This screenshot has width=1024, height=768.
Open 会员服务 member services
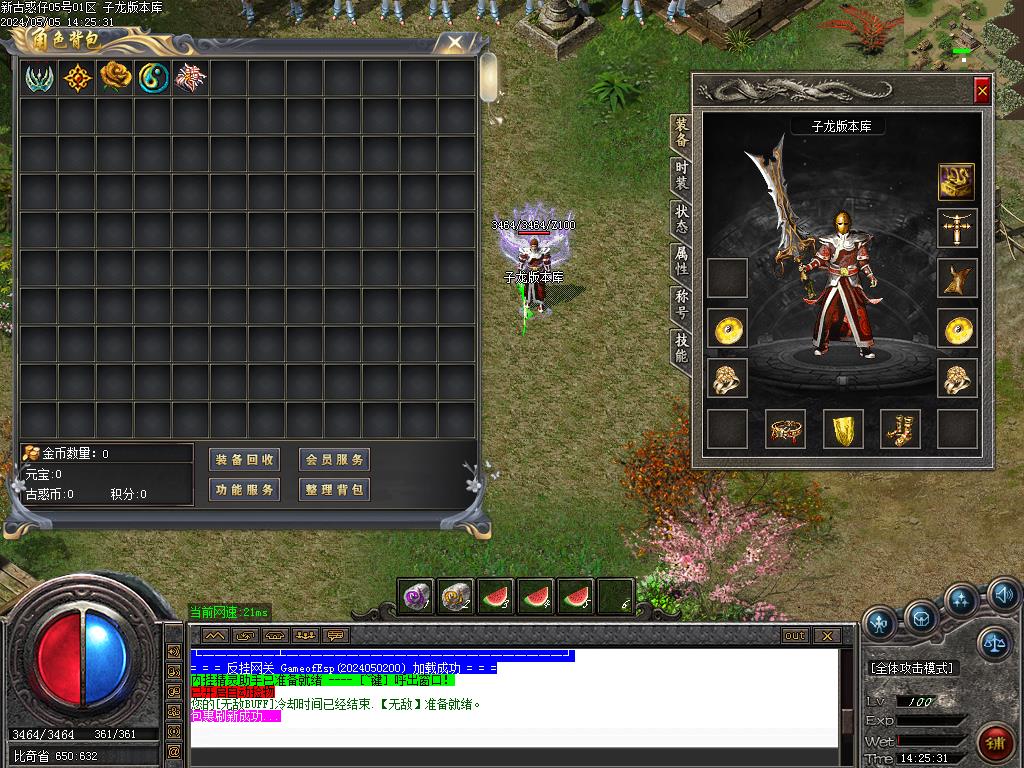pyautogui.click(x=334, y=460)
